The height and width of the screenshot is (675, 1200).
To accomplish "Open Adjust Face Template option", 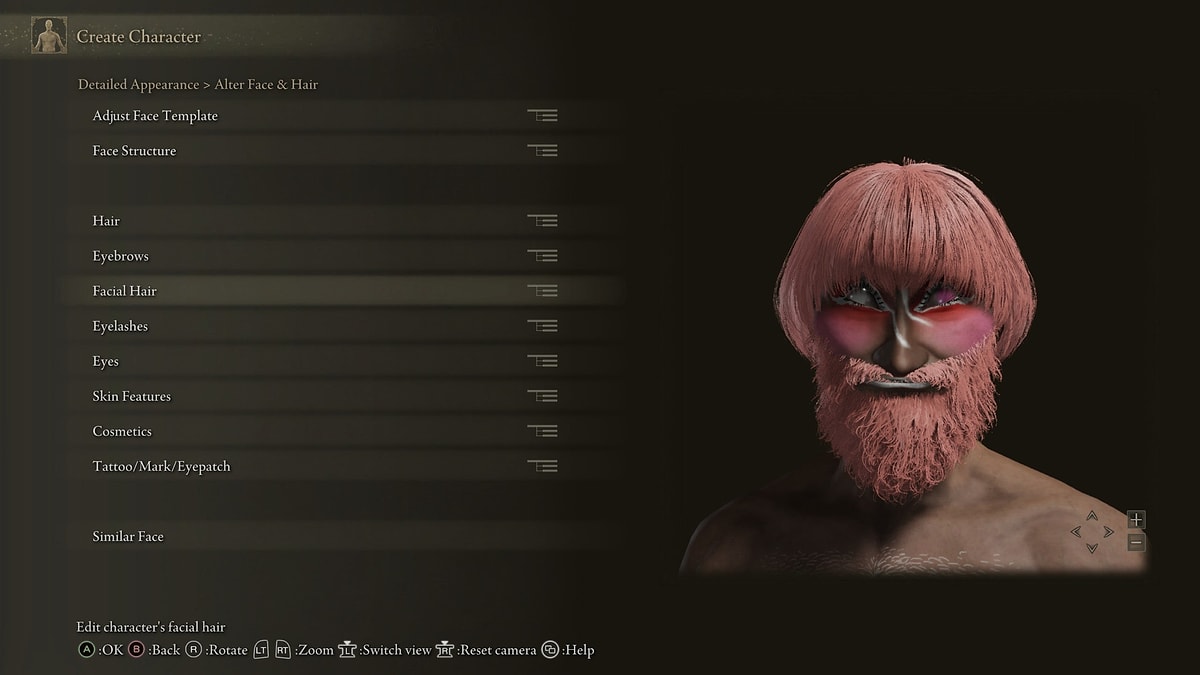I will (156, 116).
